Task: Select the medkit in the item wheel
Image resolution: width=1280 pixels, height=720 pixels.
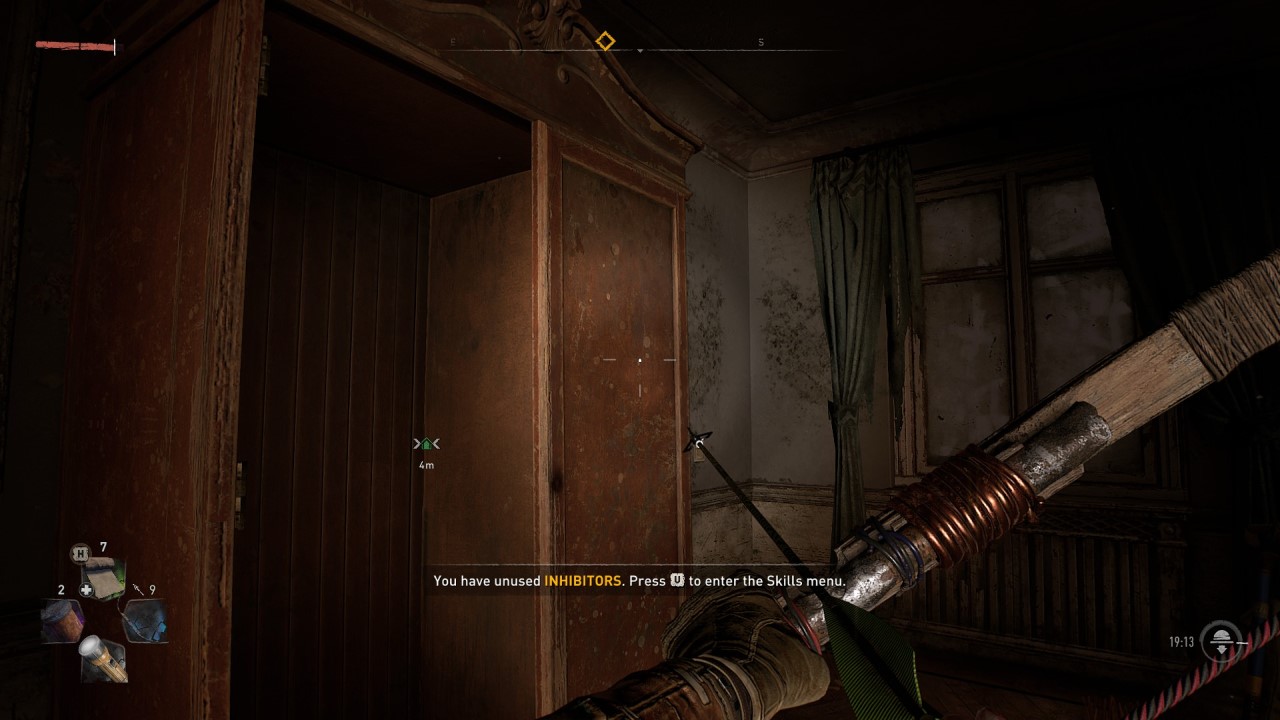Action: point(104,575)
